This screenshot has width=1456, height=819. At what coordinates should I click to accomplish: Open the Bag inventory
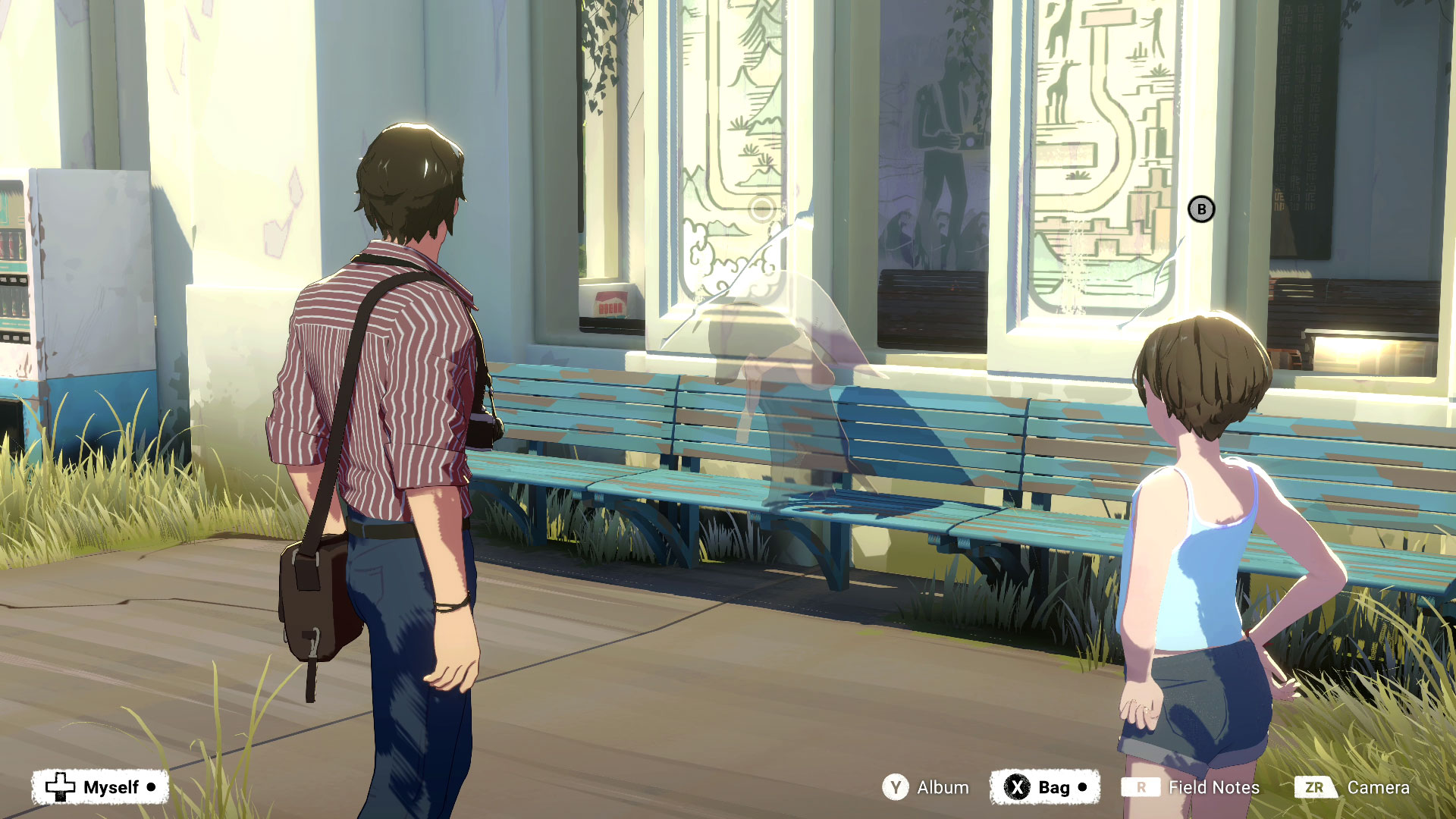[1053, 788]
